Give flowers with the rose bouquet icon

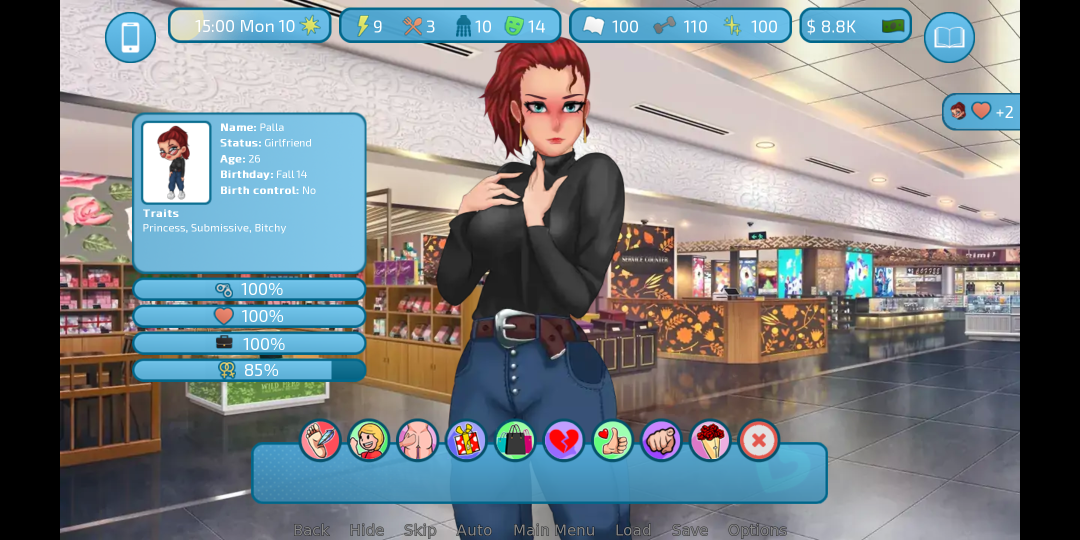(710, 440)
